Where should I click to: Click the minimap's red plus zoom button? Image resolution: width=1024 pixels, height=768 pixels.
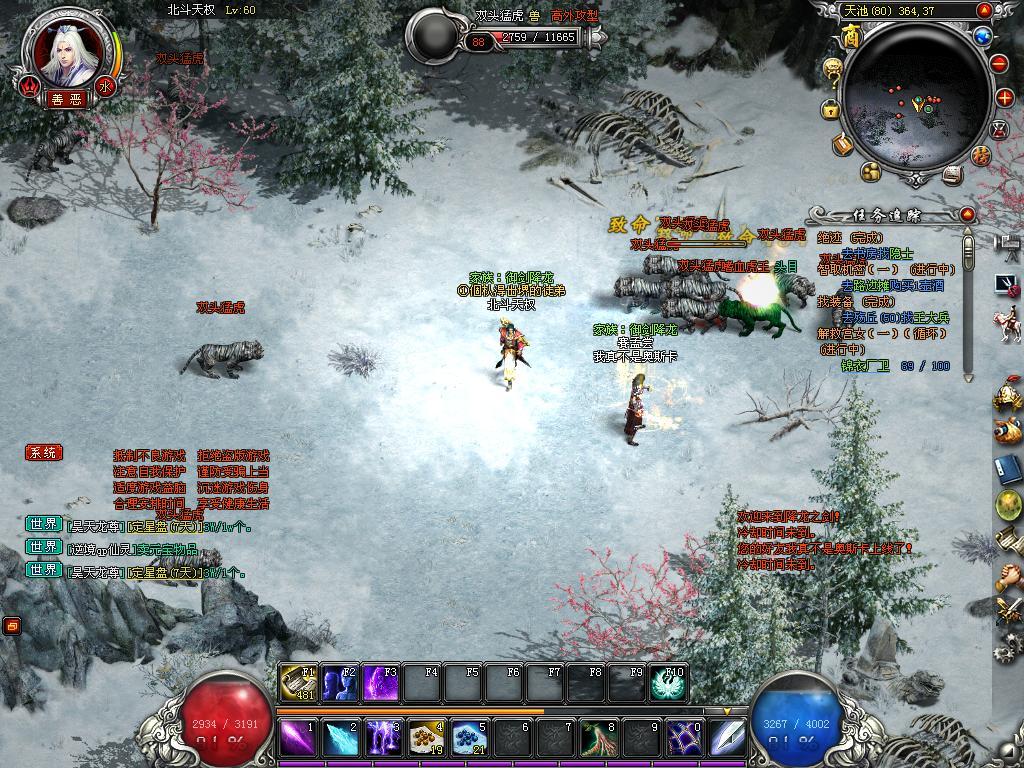point(1006,98)
